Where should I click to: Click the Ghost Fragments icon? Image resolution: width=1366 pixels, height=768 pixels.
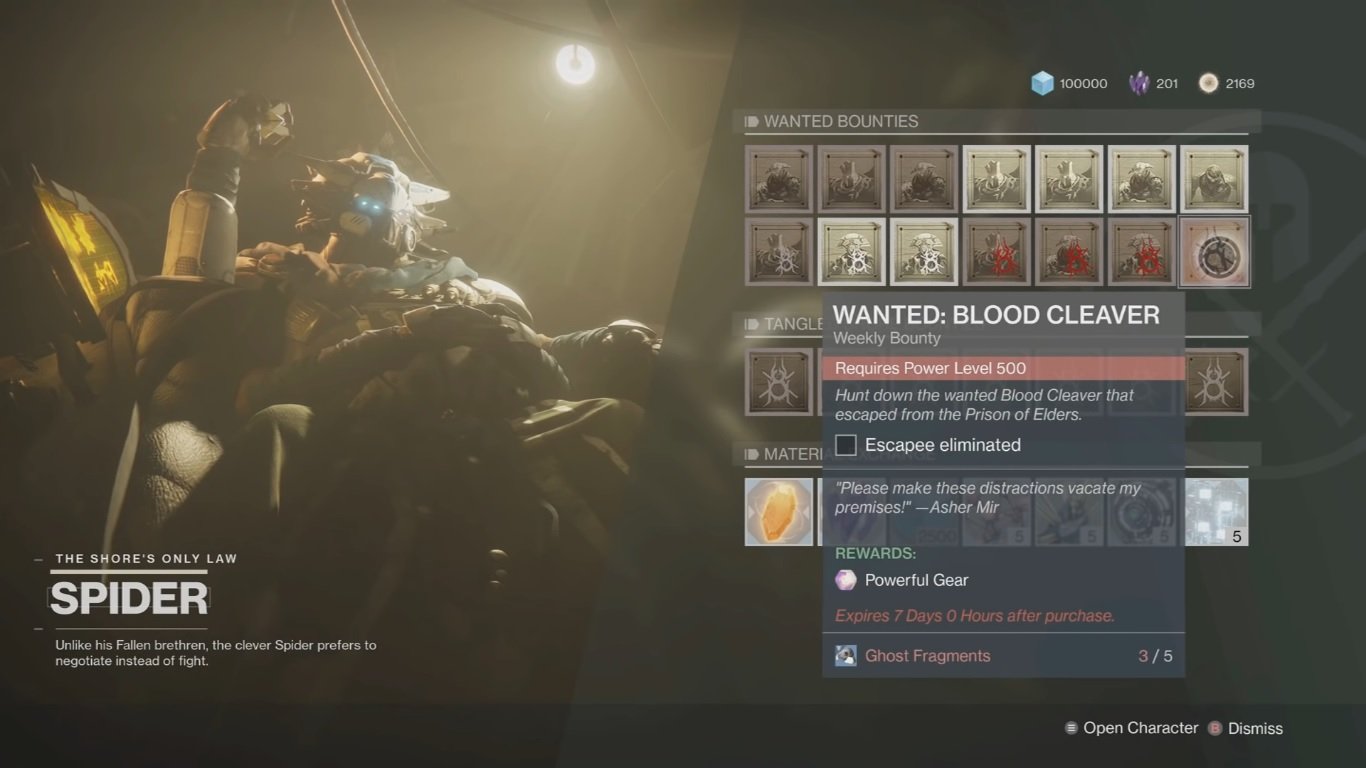click(845, 655)
